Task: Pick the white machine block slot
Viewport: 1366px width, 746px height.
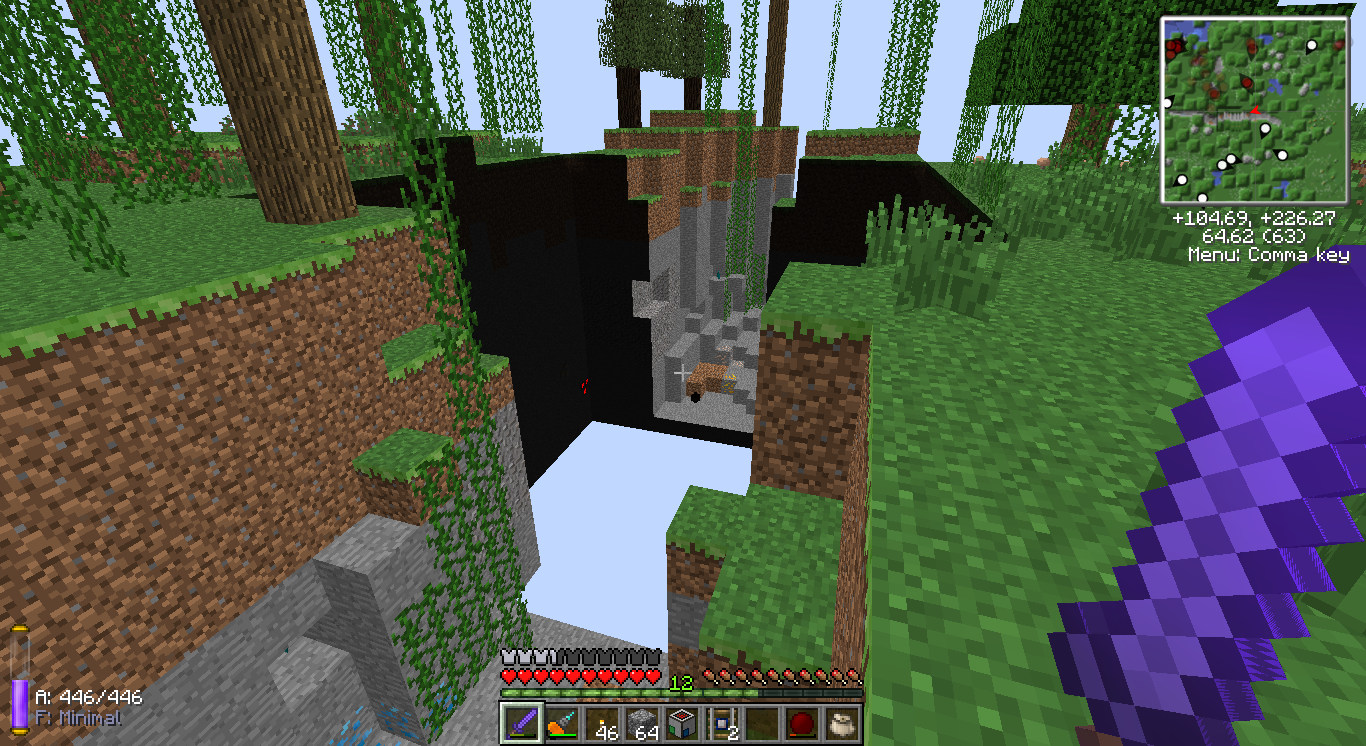Action: click(681, 723)
